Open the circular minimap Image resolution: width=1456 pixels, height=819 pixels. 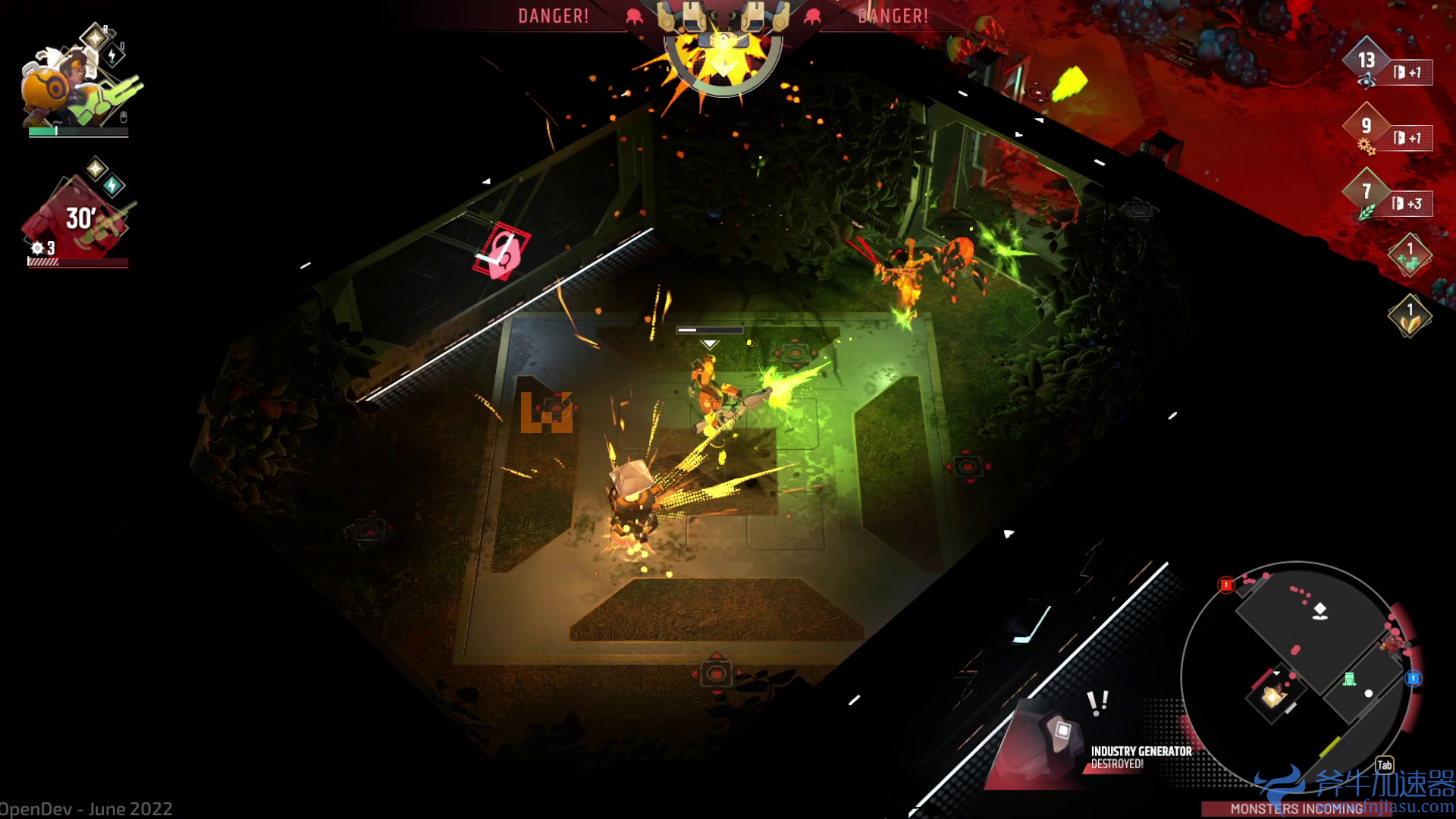[x=1297, y=675]
